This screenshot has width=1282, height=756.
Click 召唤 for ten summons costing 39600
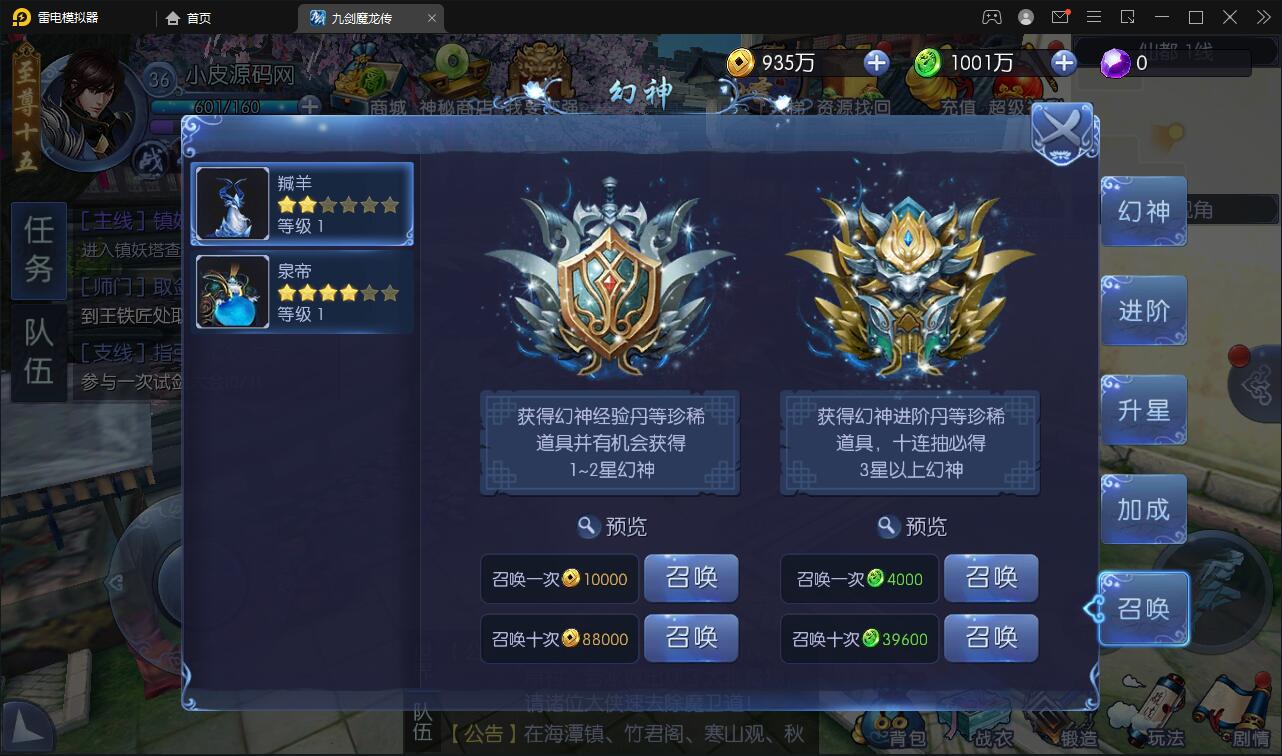[x=991, y=638]
